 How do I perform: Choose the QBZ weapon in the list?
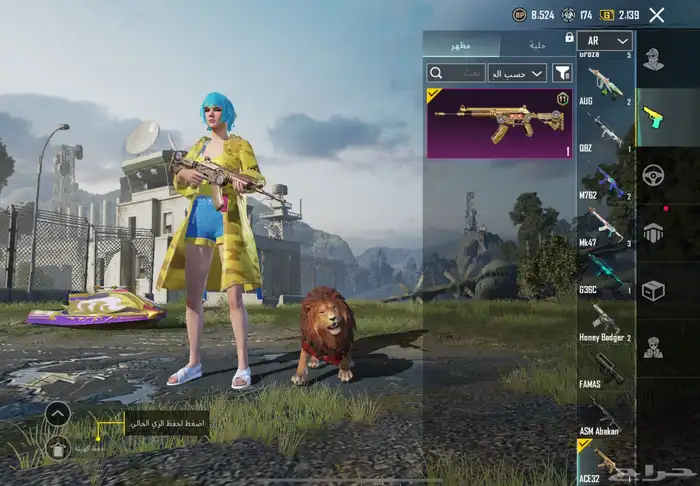pos(605,131)
